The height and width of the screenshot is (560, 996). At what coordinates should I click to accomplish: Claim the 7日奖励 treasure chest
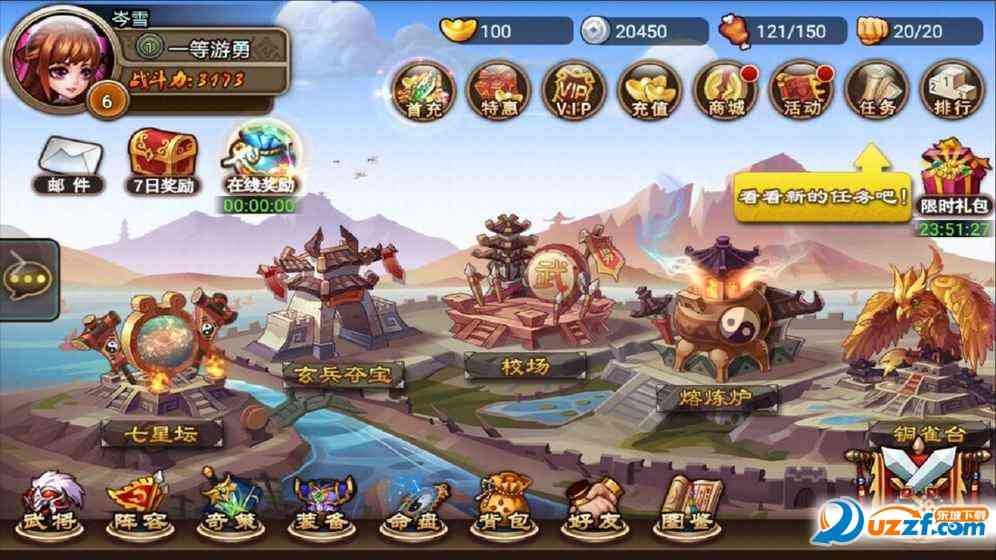coord(163,160)
